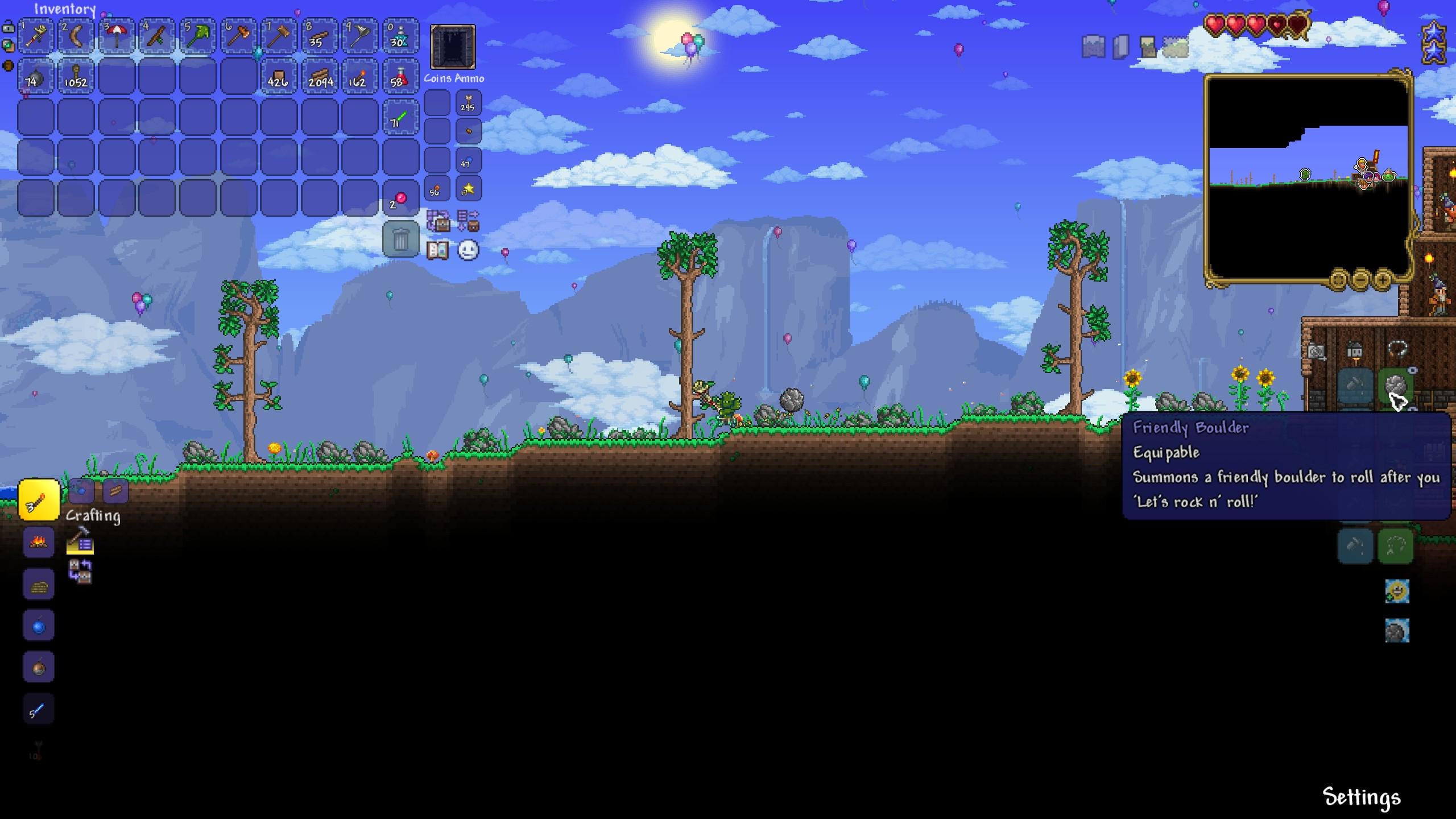The height and width of the screenshot is (819, 1456).
Task: Select the bomb stack of 74
Action: point(35,76)
